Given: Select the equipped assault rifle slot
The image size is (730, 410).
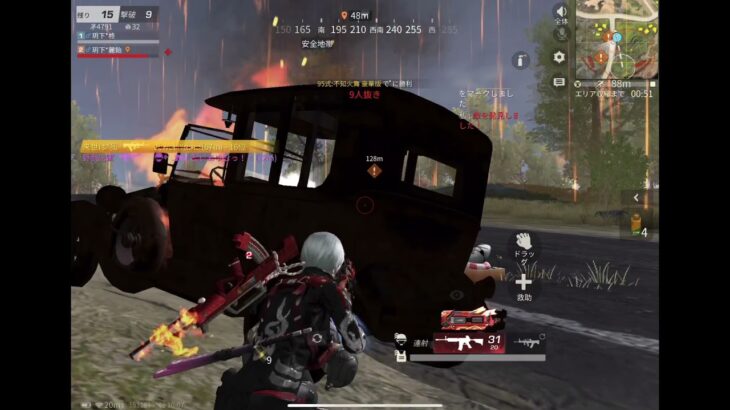Looking at the screenshot, I should 472,343.
